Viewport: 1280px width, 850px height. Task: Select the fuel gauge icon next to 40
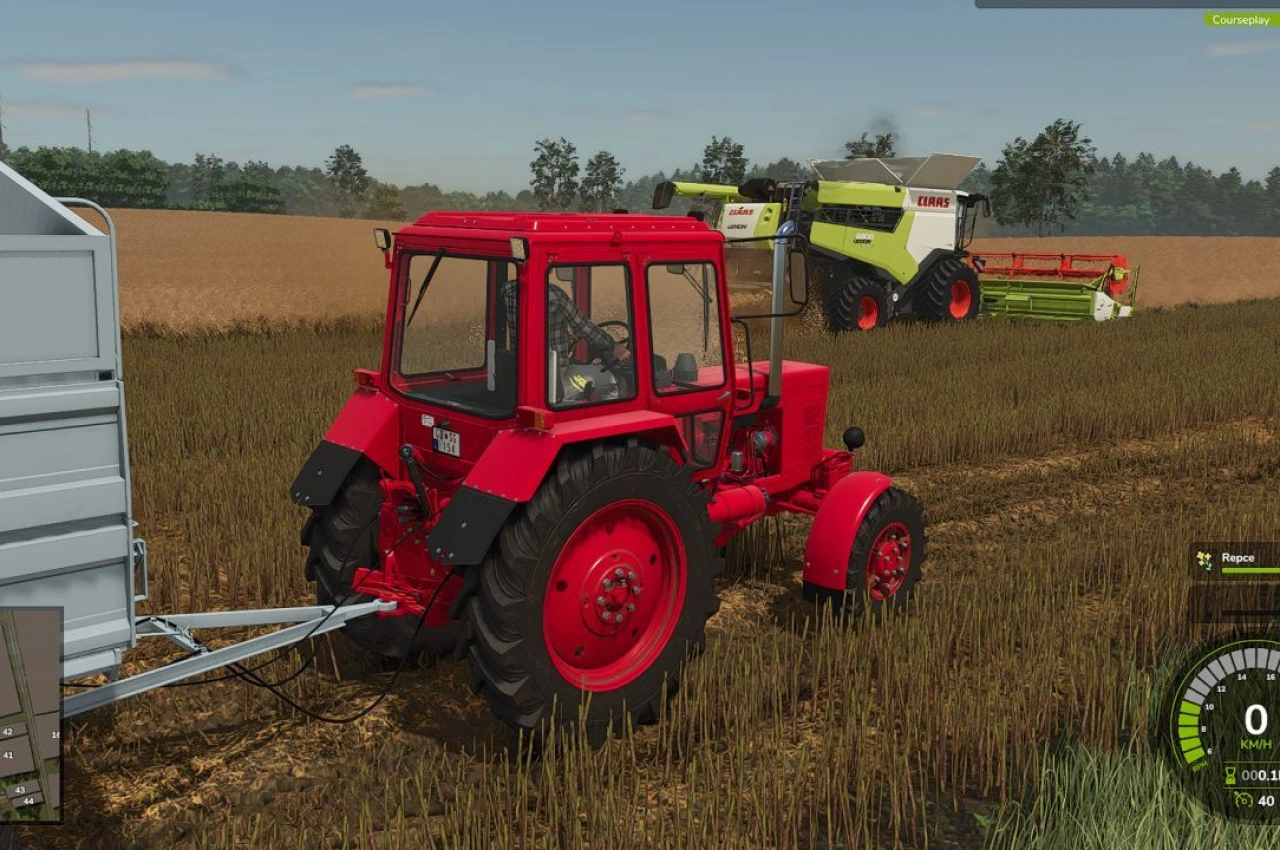(x=1243, y=801)
